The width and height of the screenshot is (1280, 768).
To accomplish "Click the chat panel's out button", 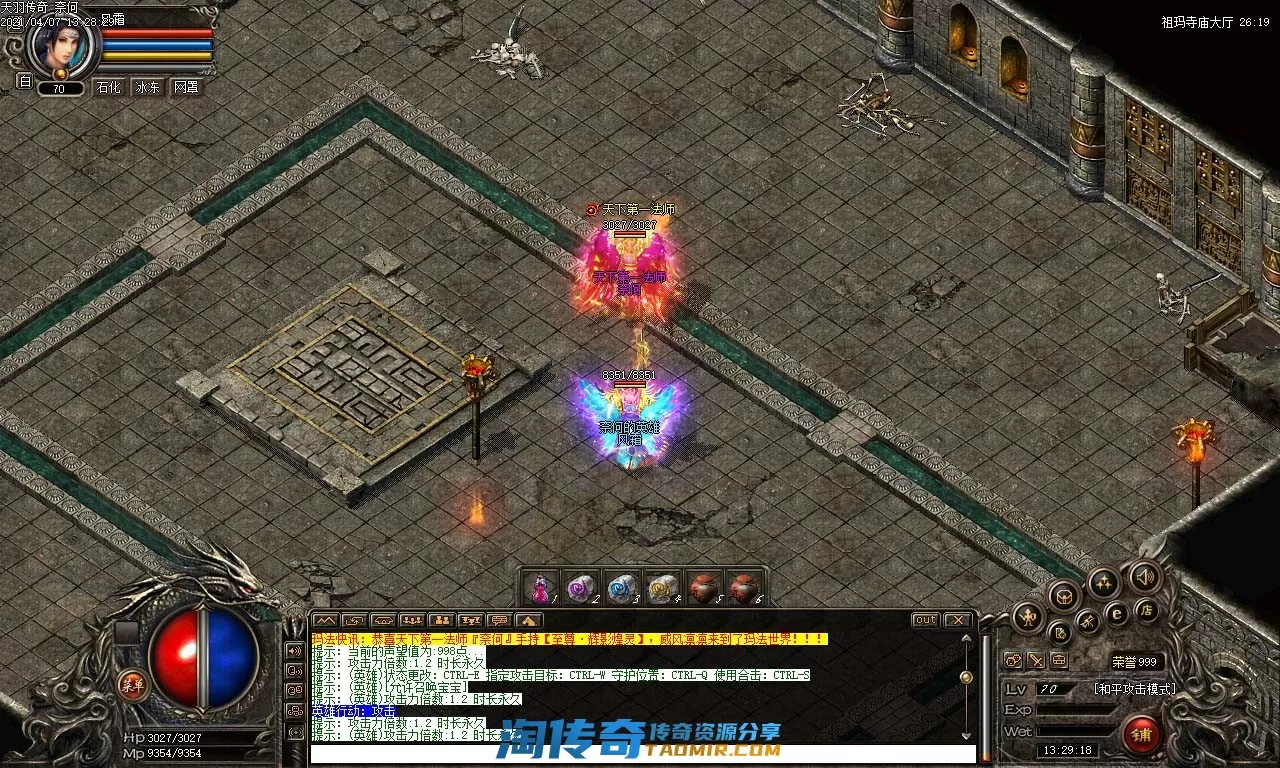I will [926, 620].
